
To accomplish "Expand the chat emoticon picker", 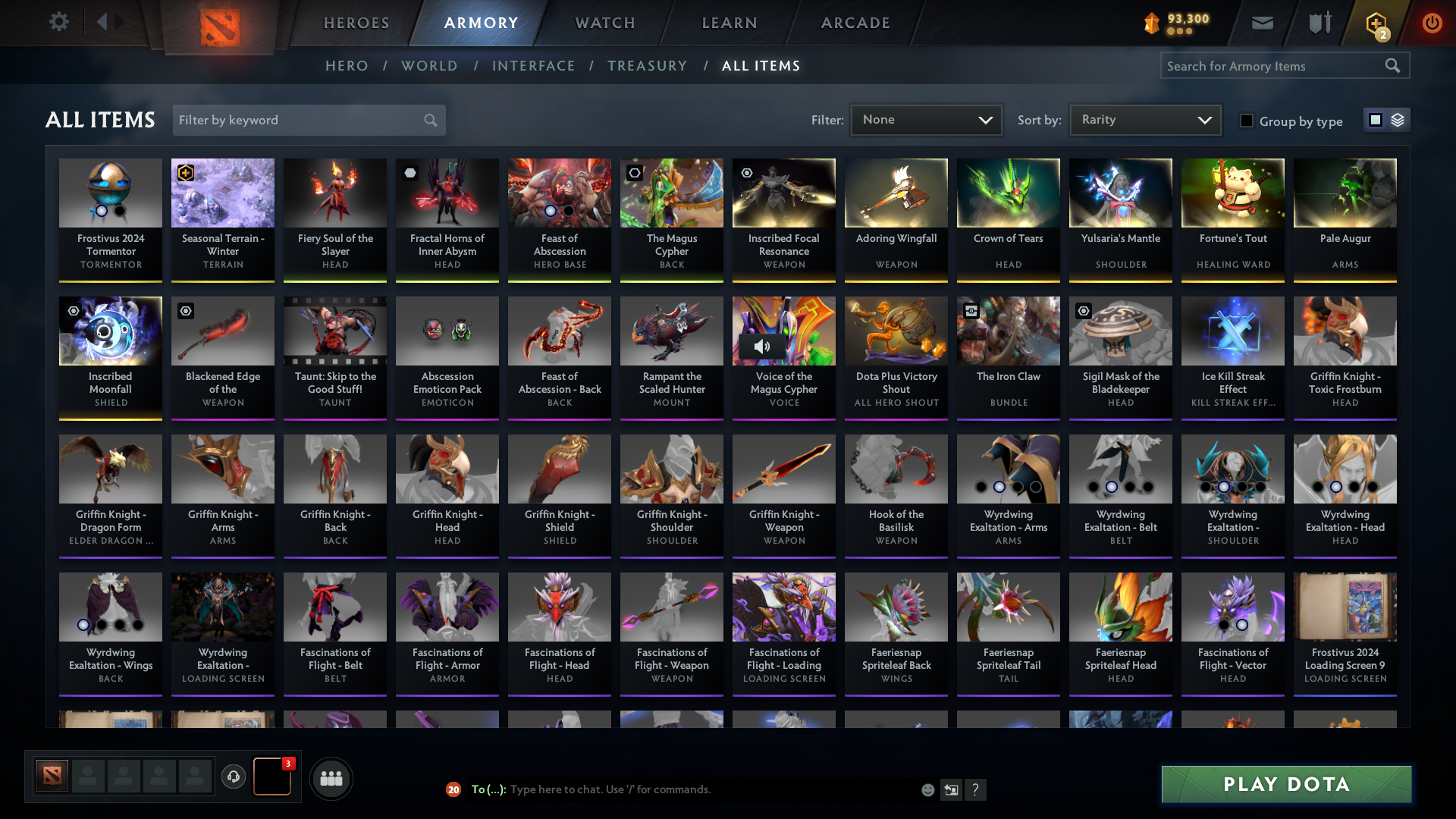I will point(927,789).
